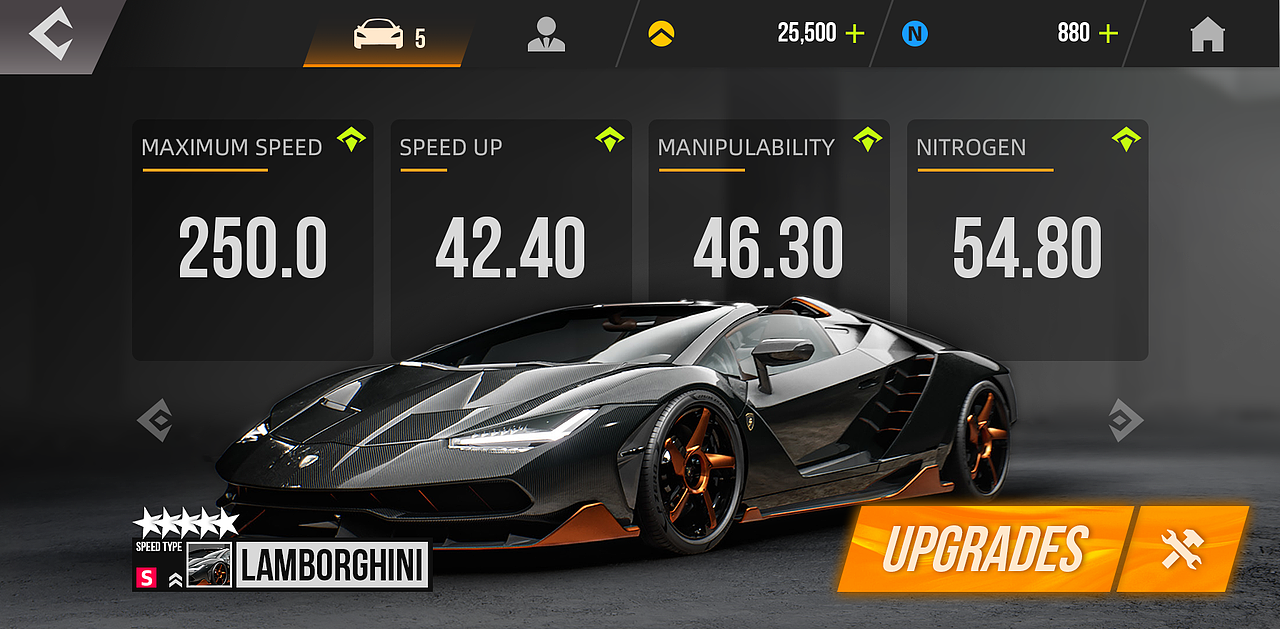Viewport: 1280px width, 629px height.
Task: Upgrade the Nitrogen stat
Action: pos(1126,140)
